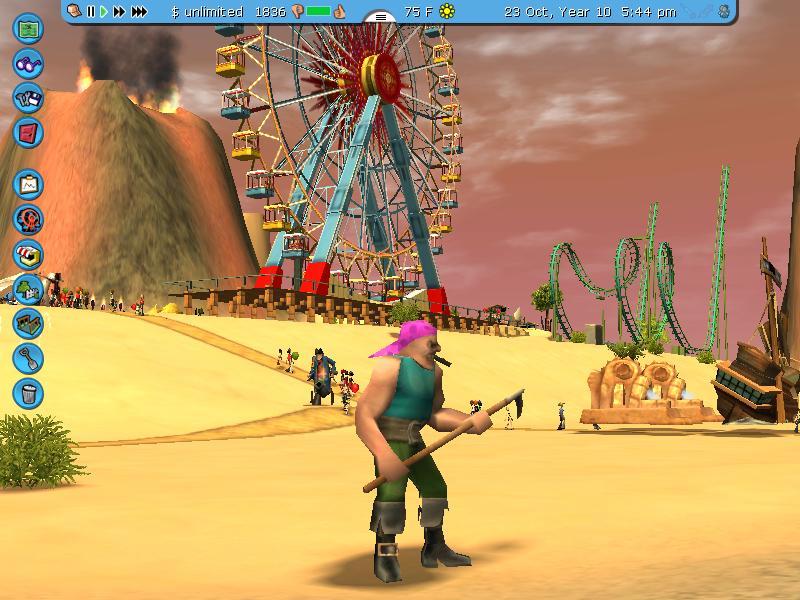Viewport: 800px width, 600px height.
Task: Set game speed to double fast-forward
Action: pyautogui.click(x=119, y=12)
